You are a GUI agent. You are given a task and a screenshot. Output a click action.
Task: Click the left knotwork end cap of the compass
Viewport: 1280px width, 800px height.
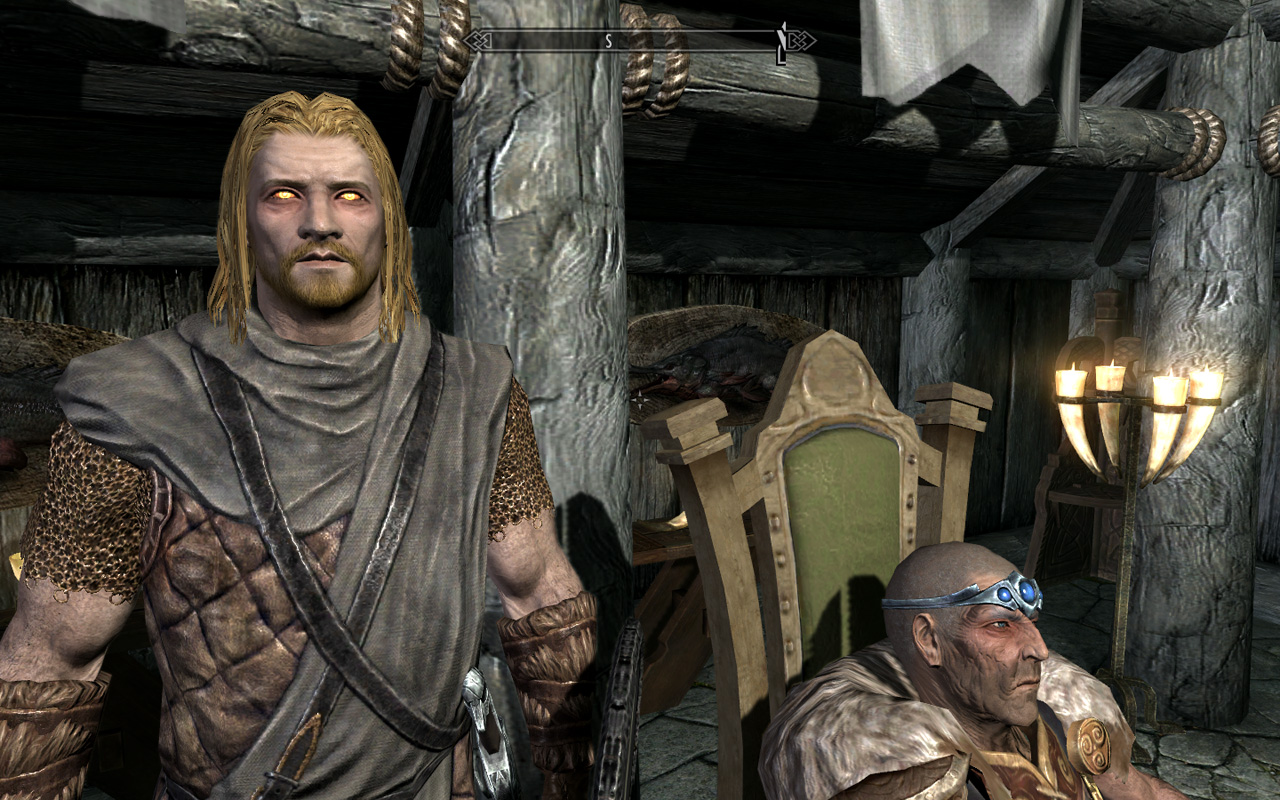pos(479,42)
